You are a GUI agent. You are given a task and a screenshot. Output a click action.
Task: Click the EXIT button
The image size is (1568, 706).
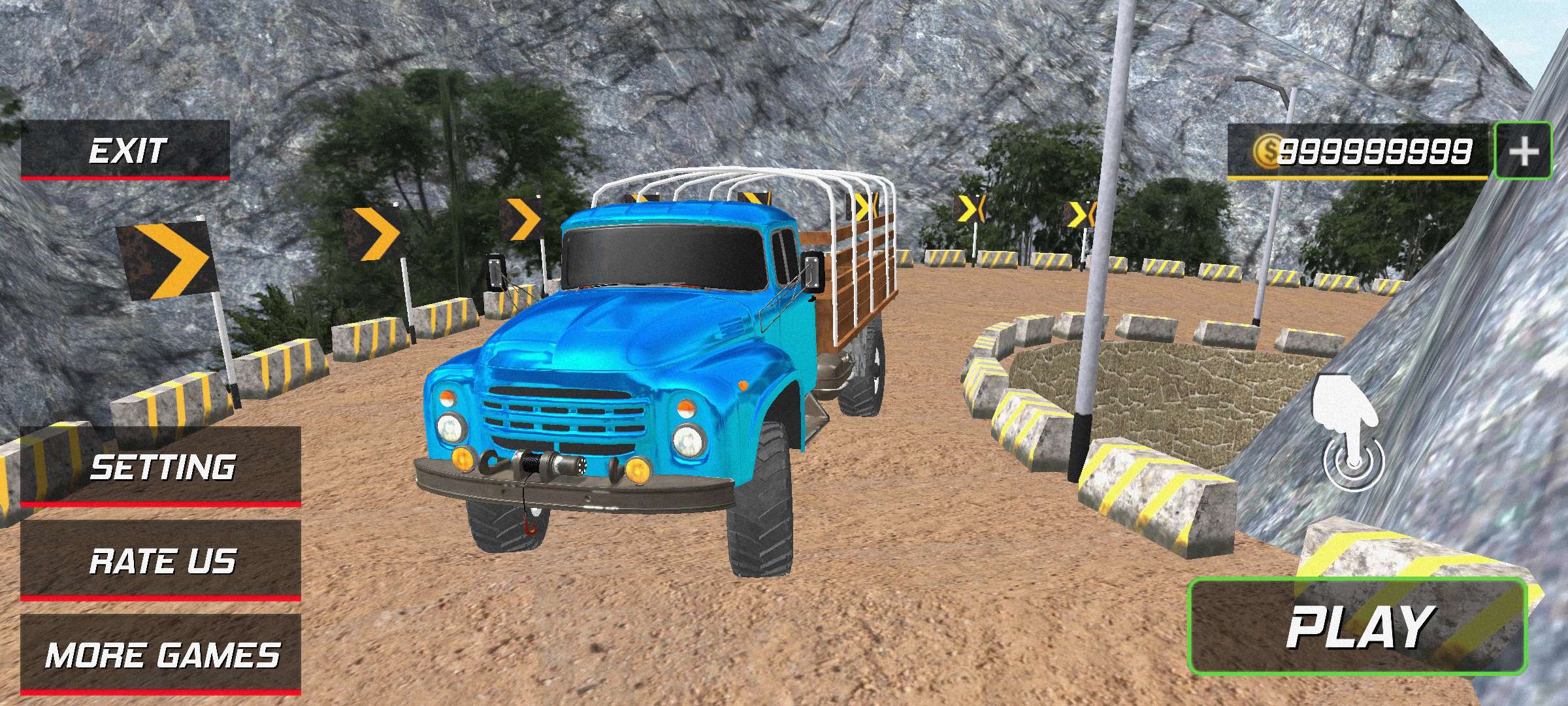click(x=125, y=150)
